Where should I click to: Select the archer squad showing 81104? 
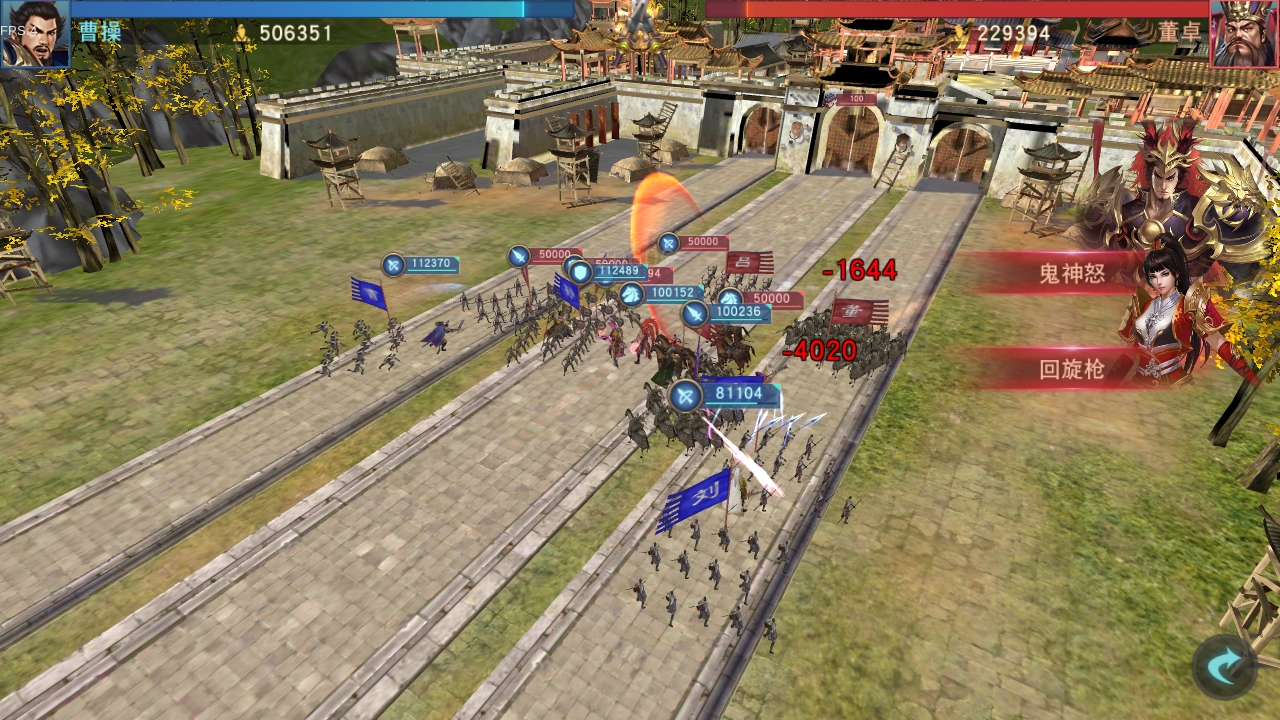(688, 394)
